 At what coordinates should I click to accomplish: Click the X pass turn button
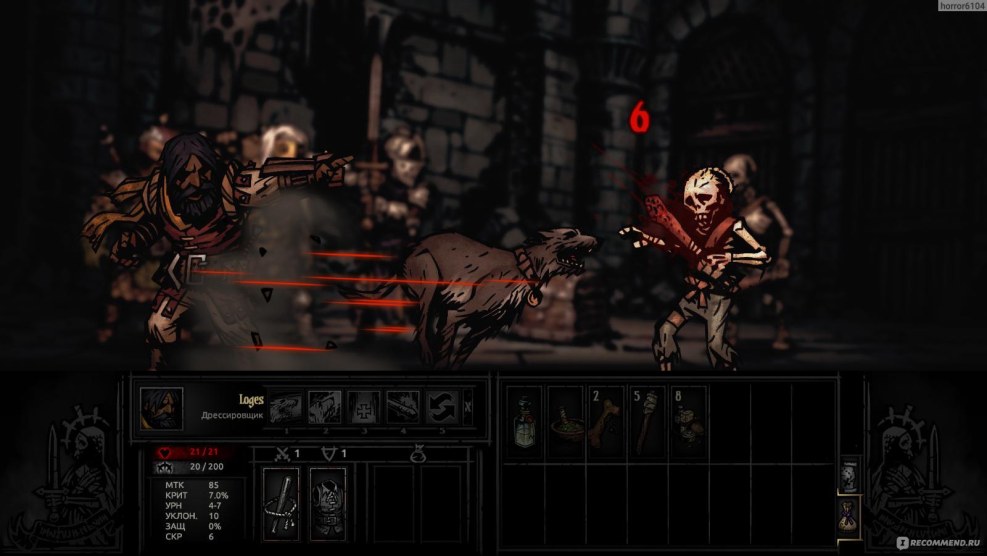(468, 408)
